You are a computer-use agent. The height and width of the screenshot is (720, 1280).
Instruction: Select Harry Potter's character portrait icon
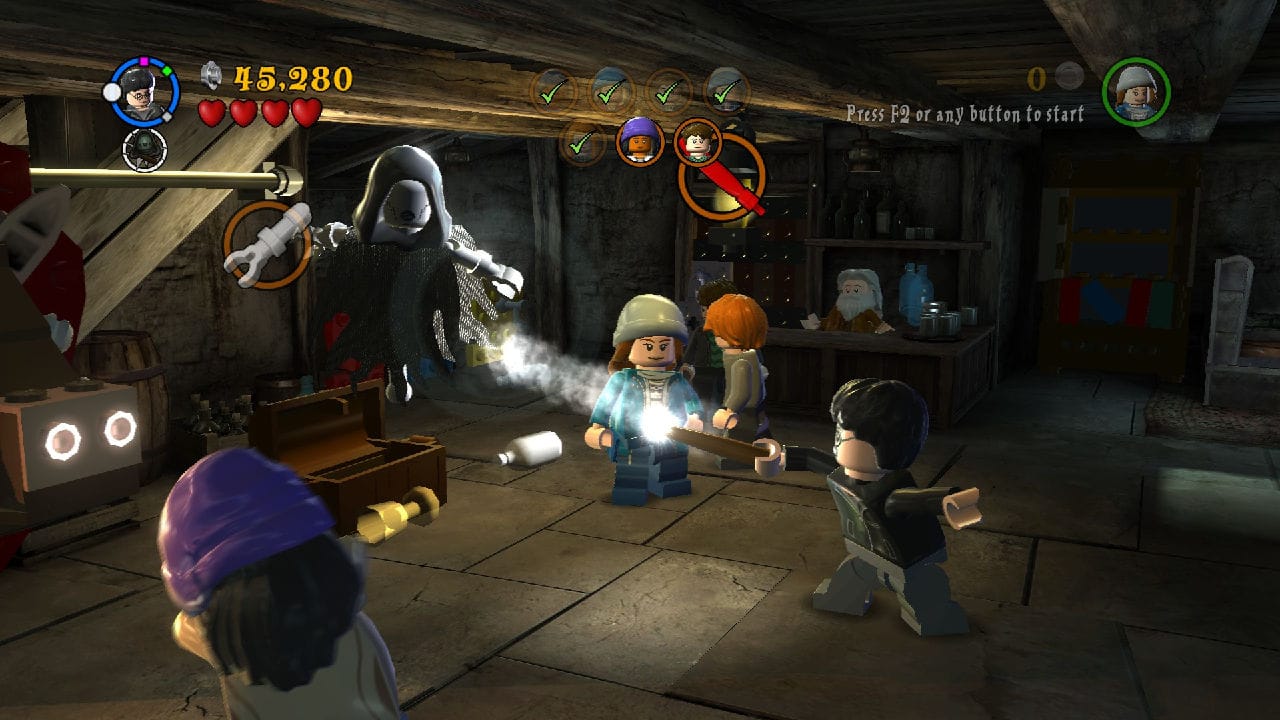141,95
